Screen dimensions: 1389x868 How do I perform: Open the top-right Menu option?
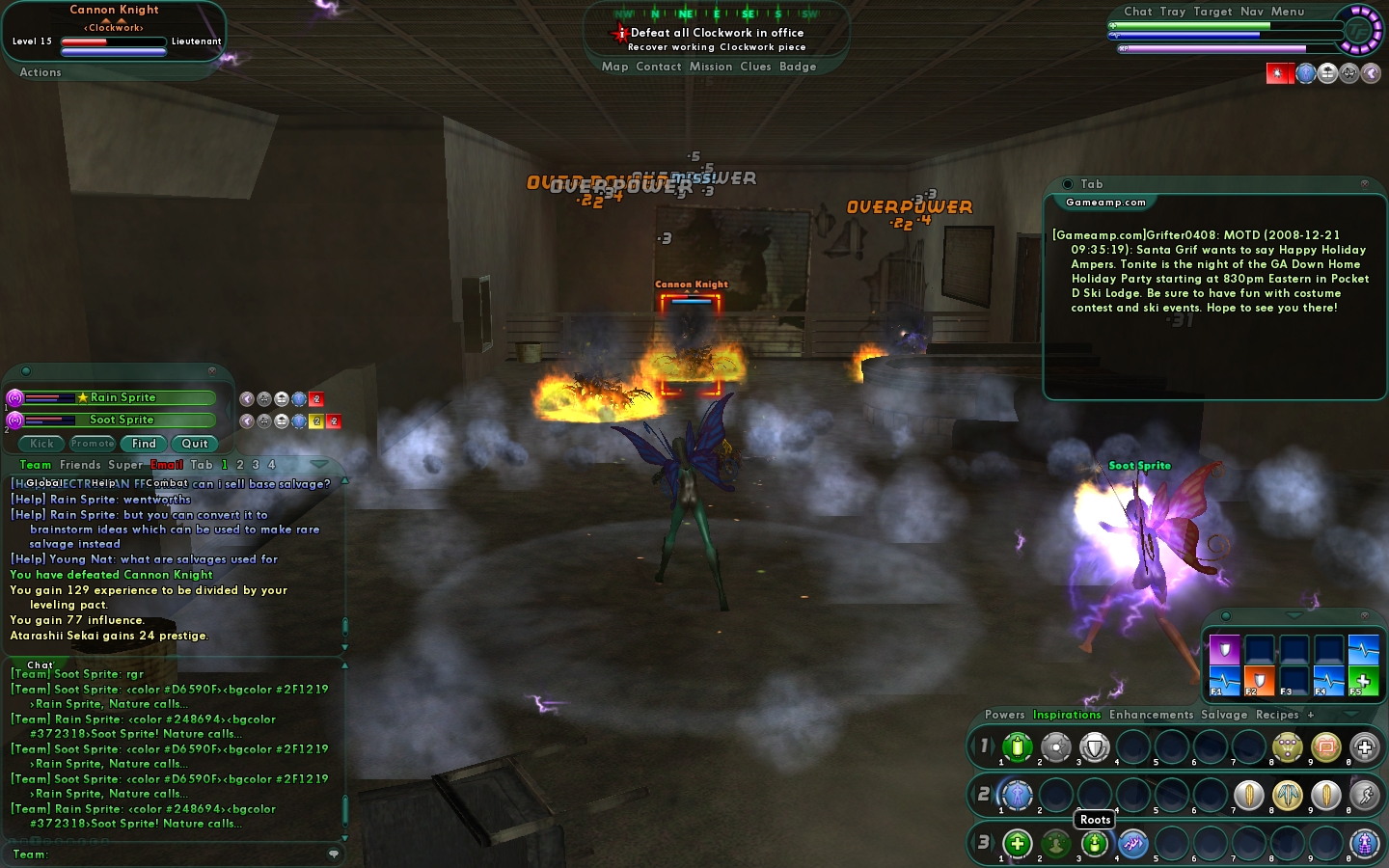(x=1288, y=12)
